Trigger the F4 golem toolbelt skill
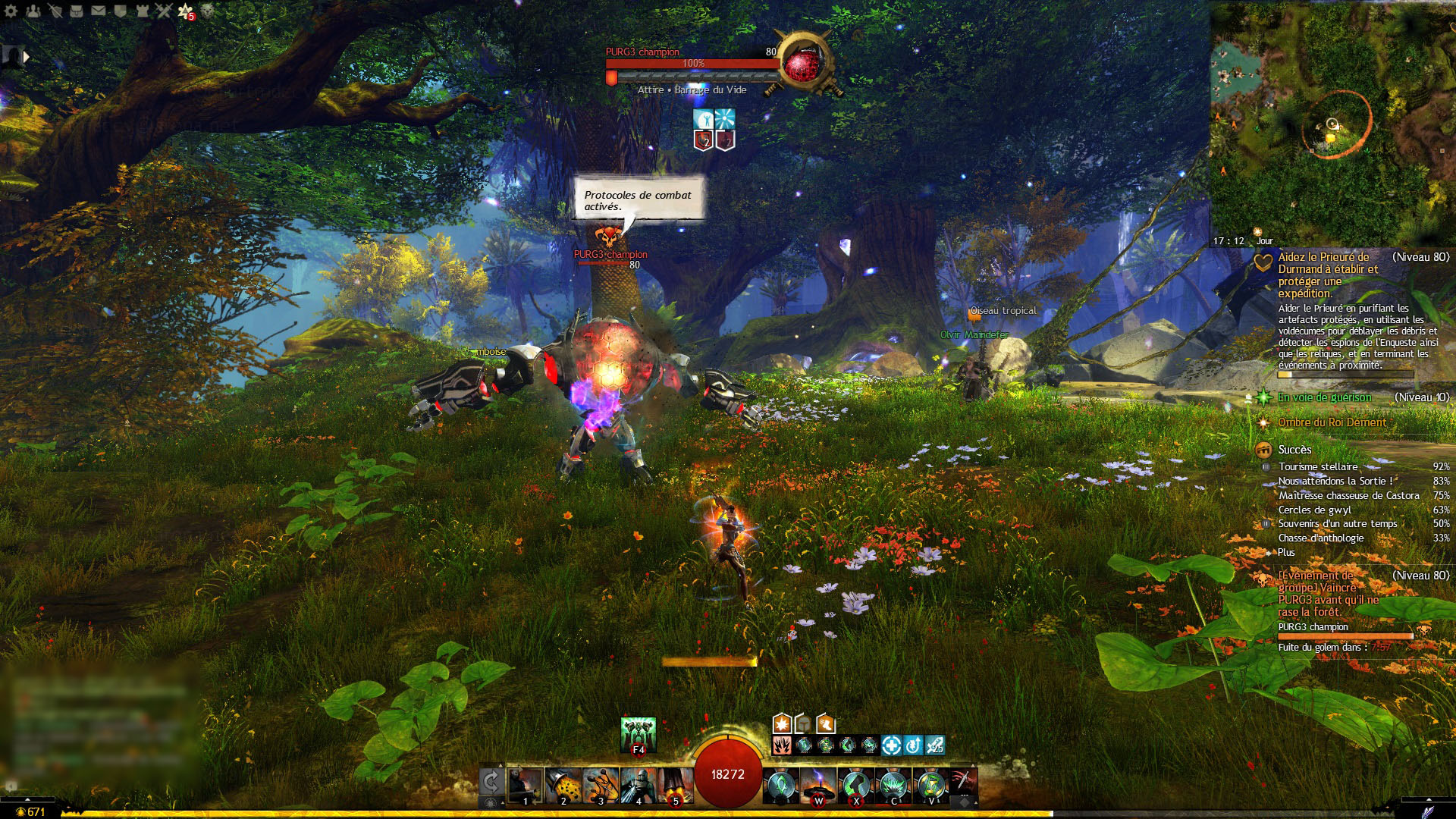 click(638, 735)
